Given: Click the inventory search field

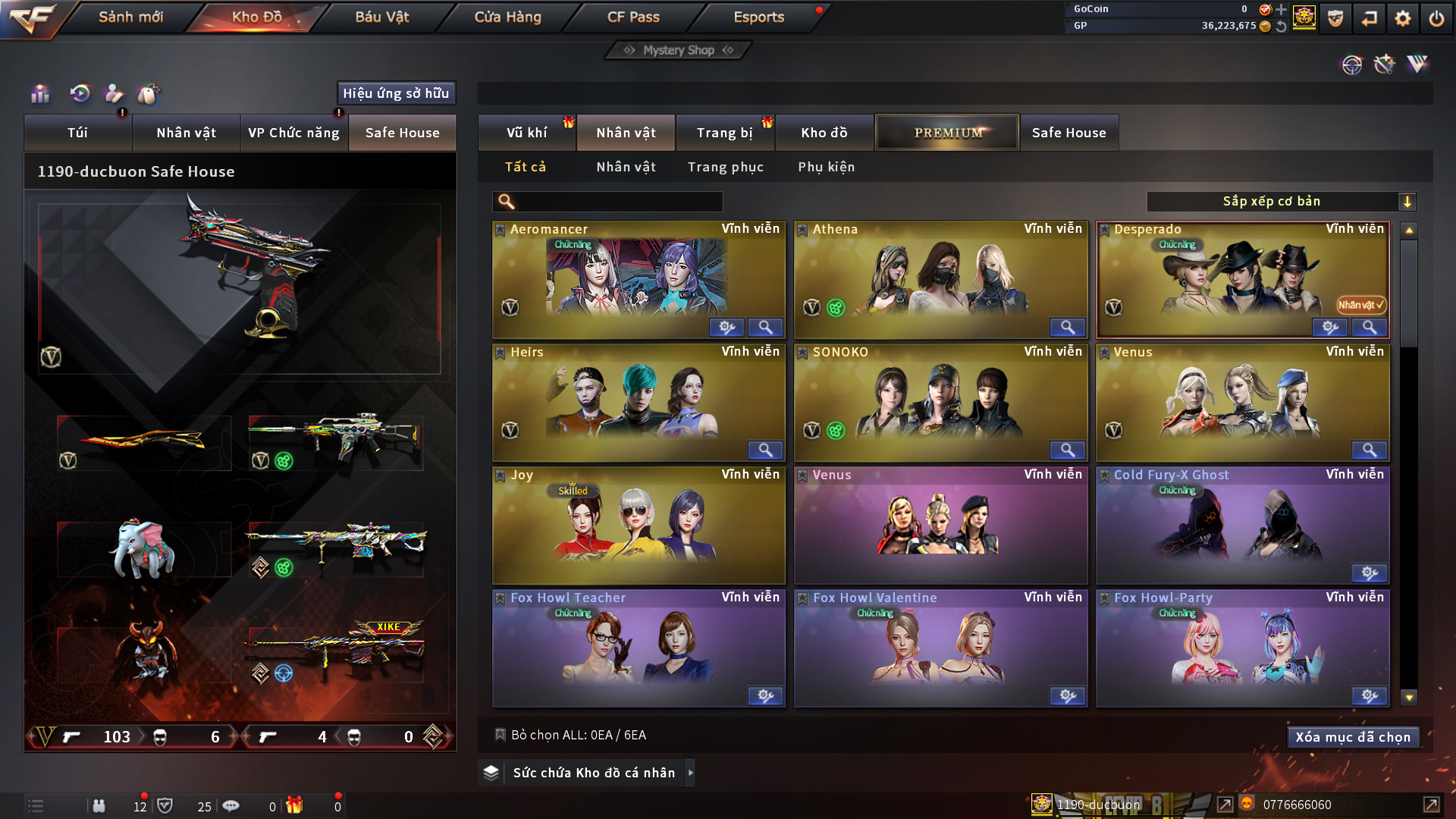Looking at the screenshot, I should click(618, 202).
